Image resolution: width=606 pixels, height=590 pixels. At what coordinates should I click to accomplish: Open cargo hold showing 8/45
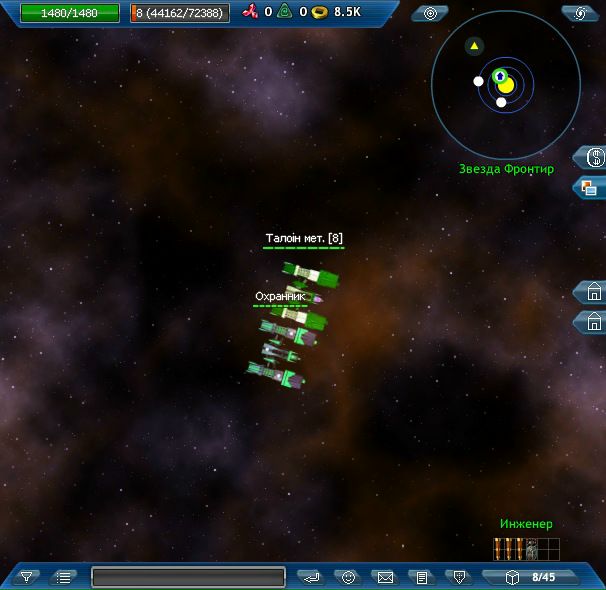point(531,577)
